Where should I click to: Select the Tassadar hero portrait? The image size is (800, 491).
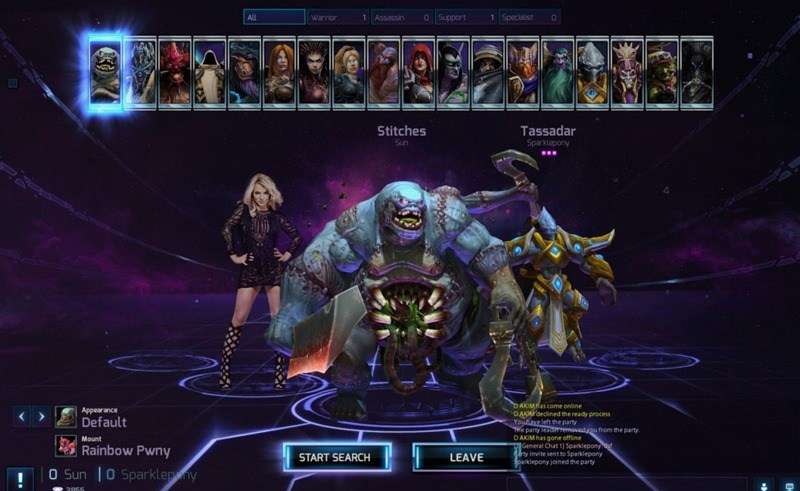coord(592,72)
